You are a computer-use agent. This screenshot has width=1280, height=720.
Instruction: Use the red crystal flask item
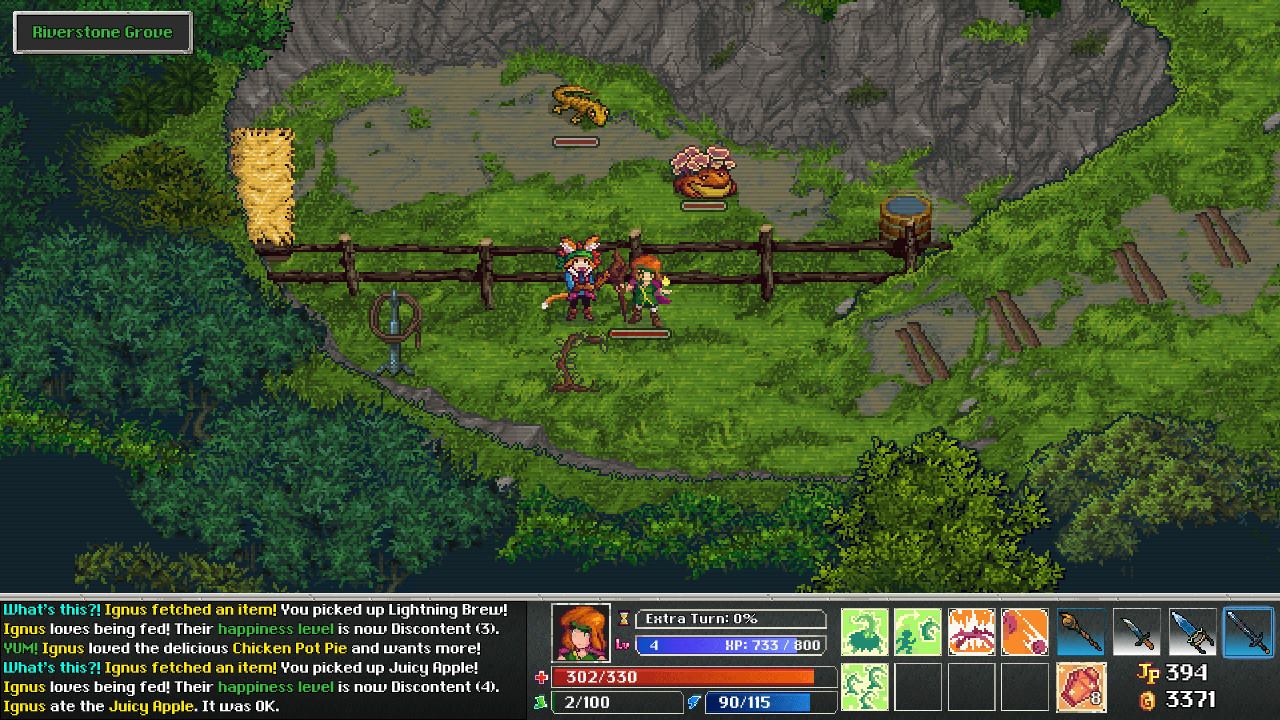(1082, 686)
